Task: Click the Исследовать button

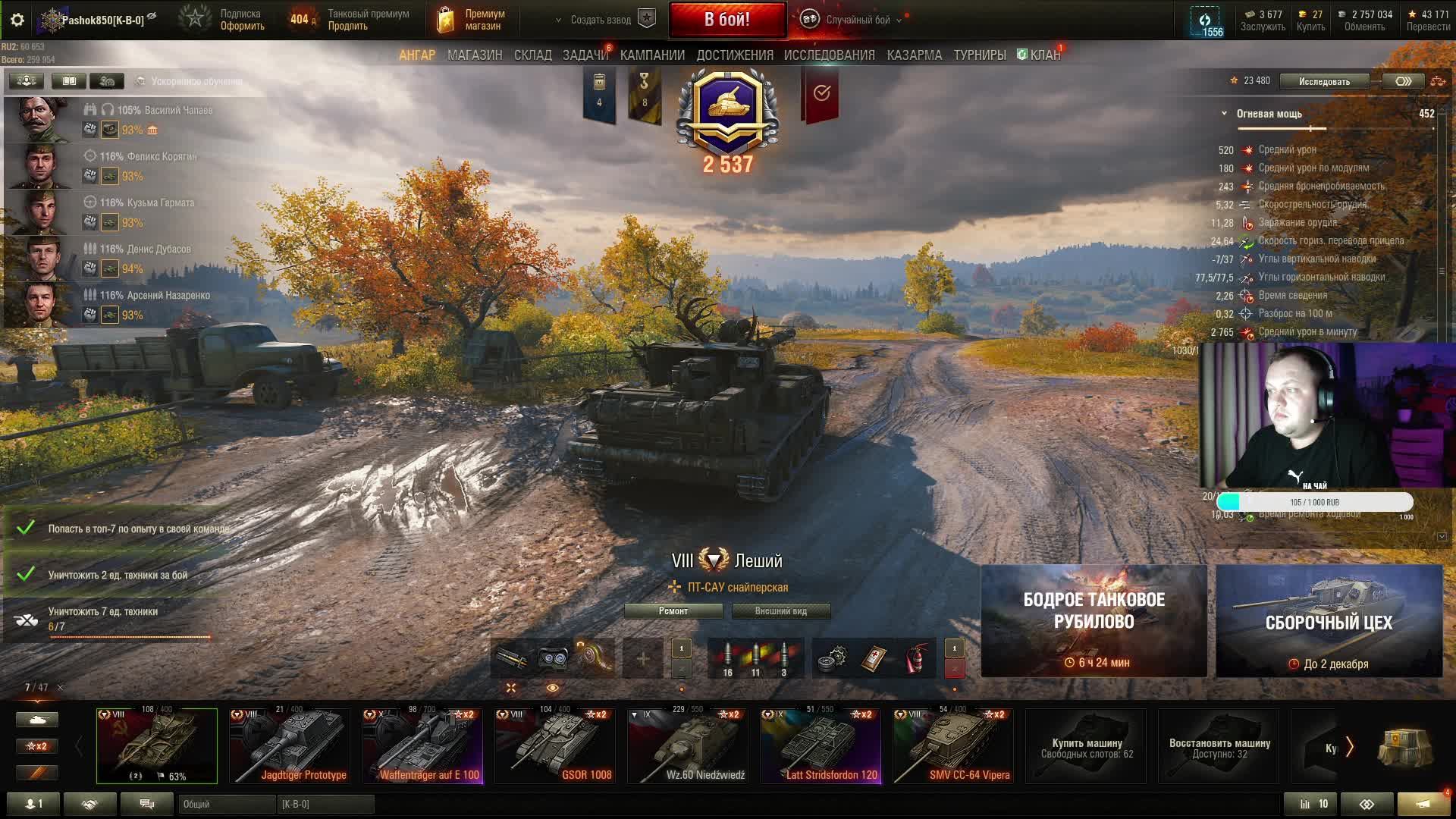Action: (x=1324, y=81)
